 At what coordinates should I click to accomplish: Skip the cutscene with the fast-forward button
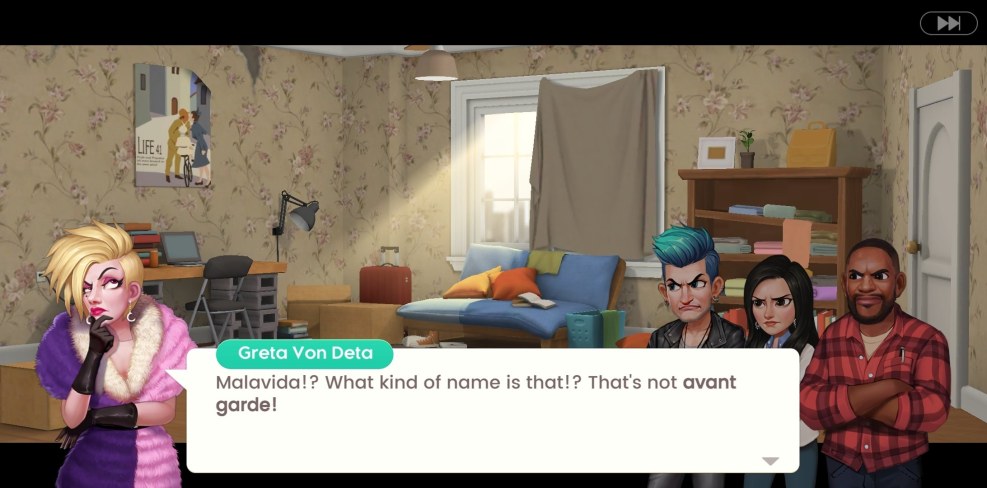(x=948, y=23)
